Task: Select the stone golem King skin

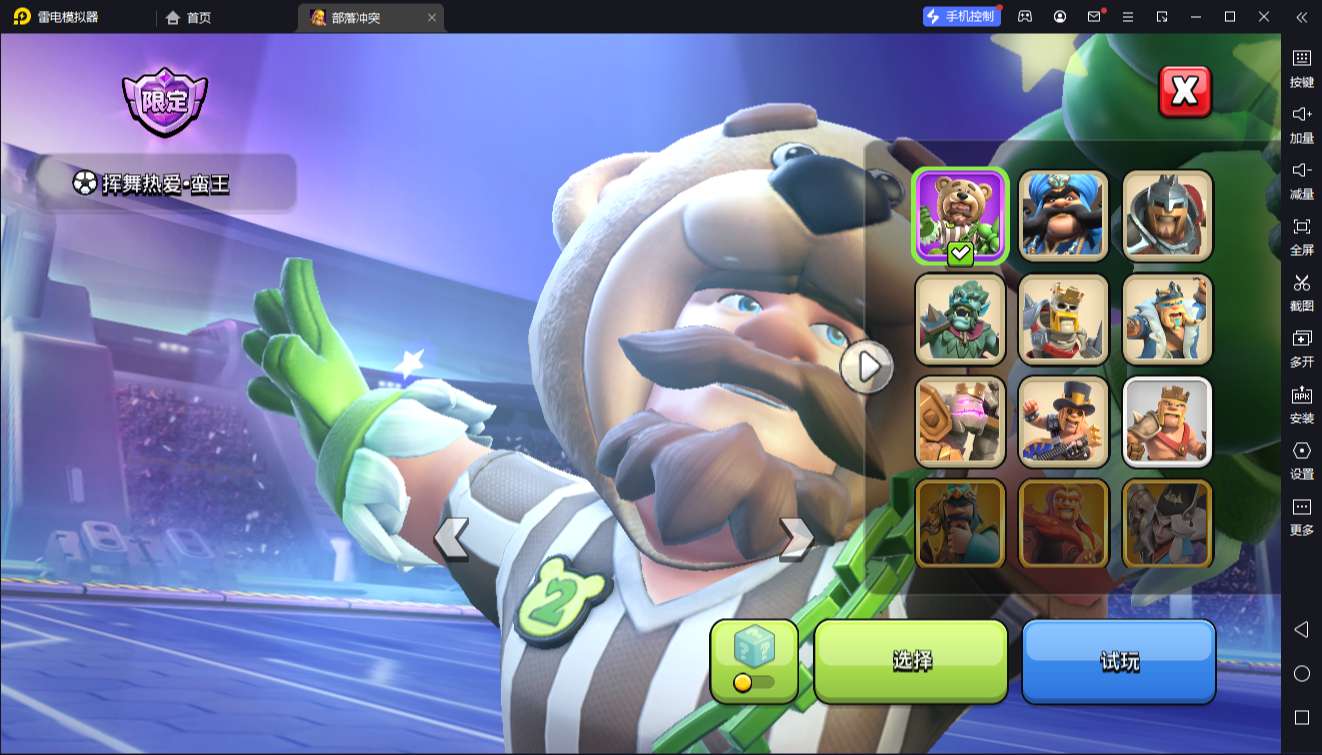Action: (x=960, y=422)
